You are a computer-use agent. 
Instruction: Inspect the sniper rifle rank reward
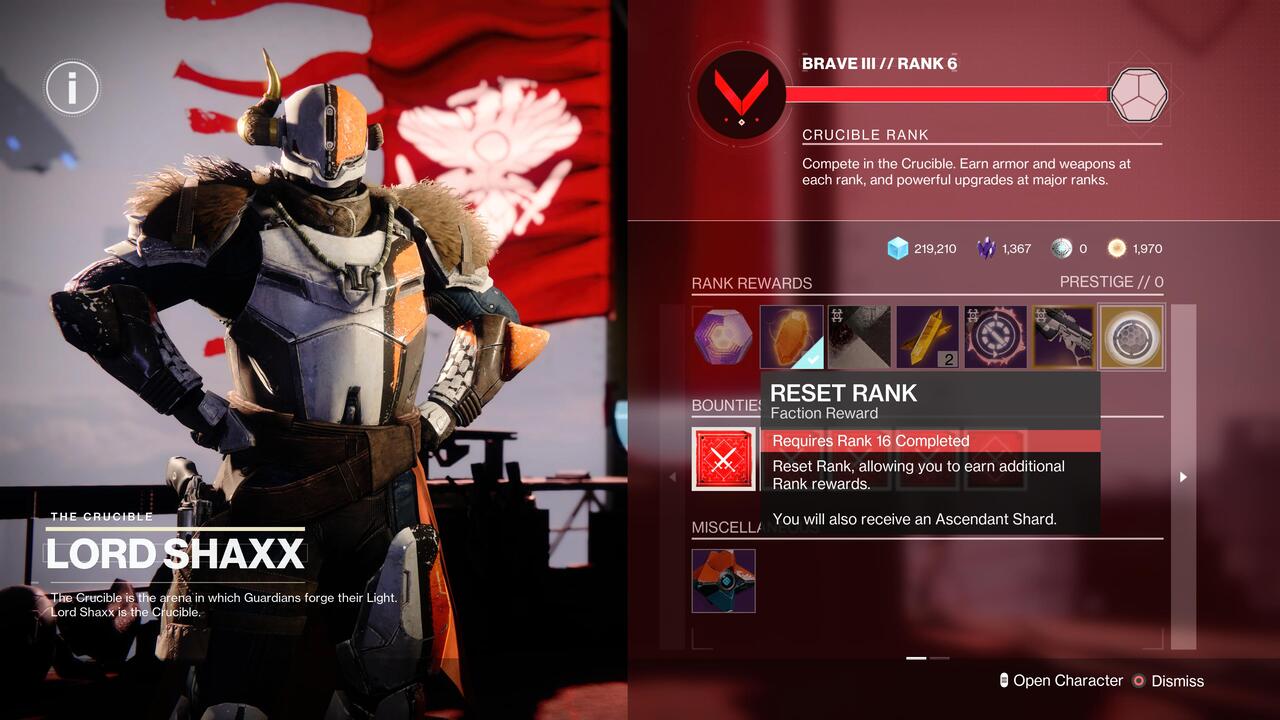tap(1063, 336)
